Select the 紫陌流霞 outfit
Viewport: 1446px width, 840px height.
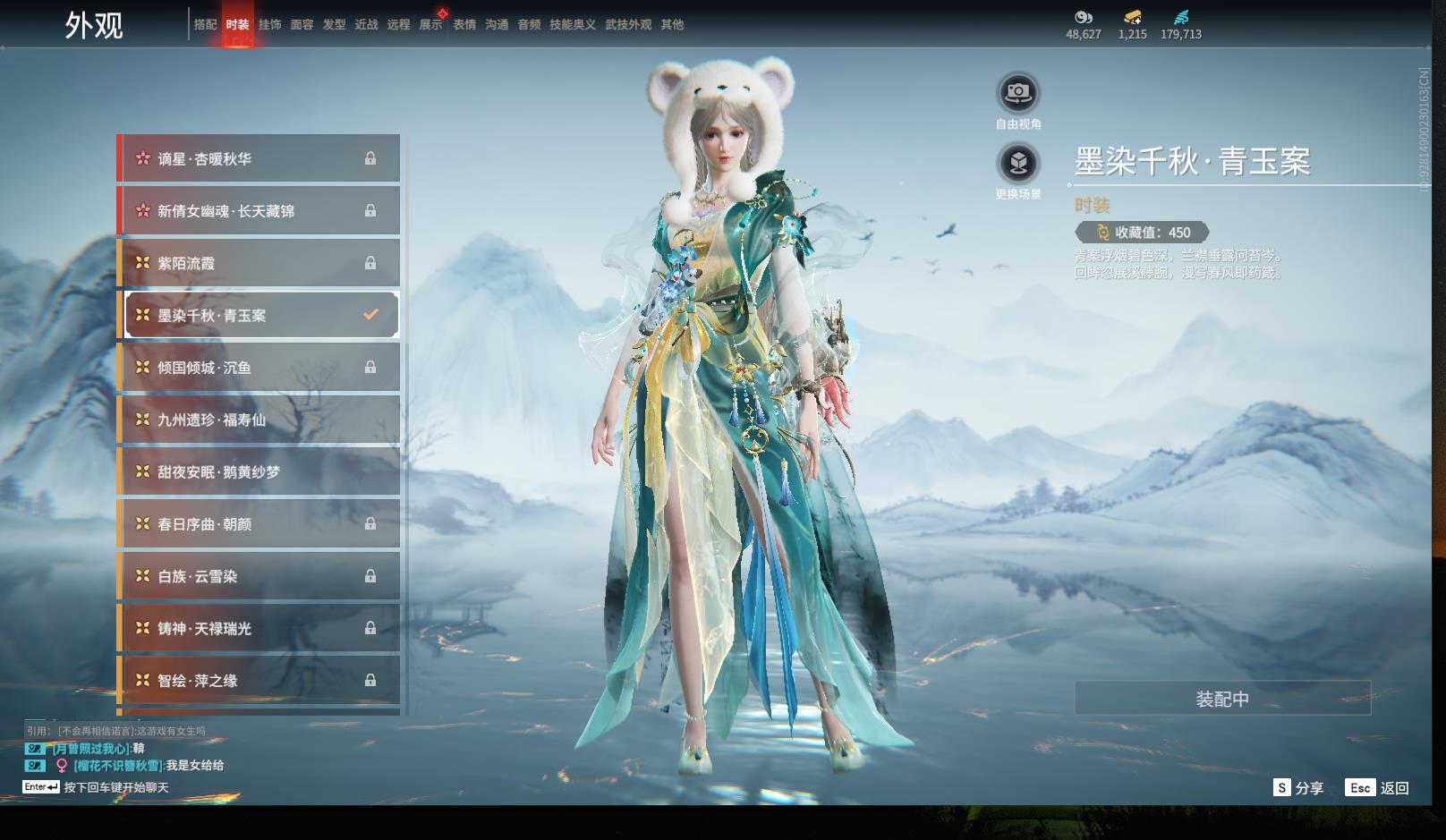(259, 263)
